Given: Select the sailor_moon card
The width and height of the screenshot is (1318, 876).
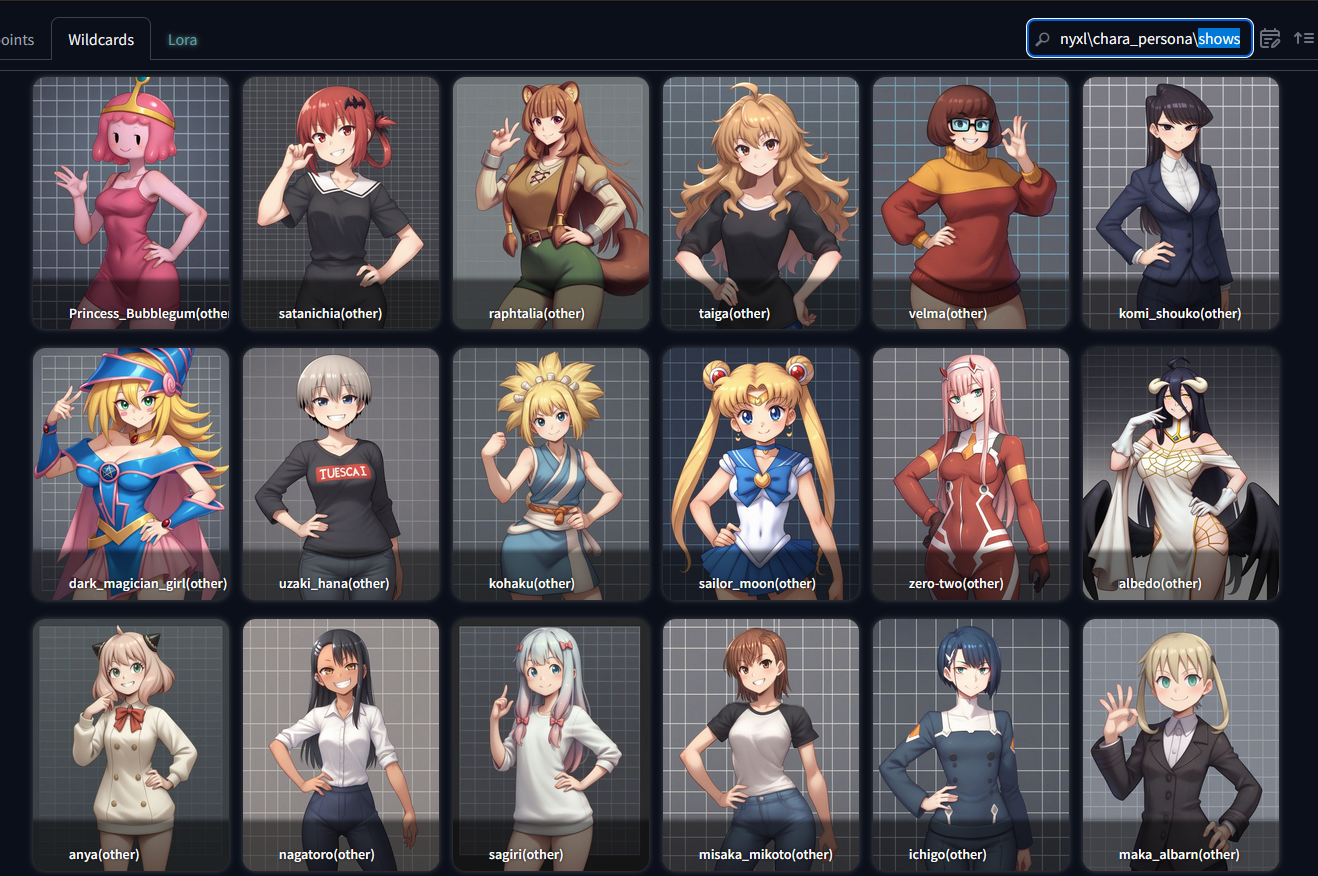Looking at the screenshot, I should coord(761,474).
